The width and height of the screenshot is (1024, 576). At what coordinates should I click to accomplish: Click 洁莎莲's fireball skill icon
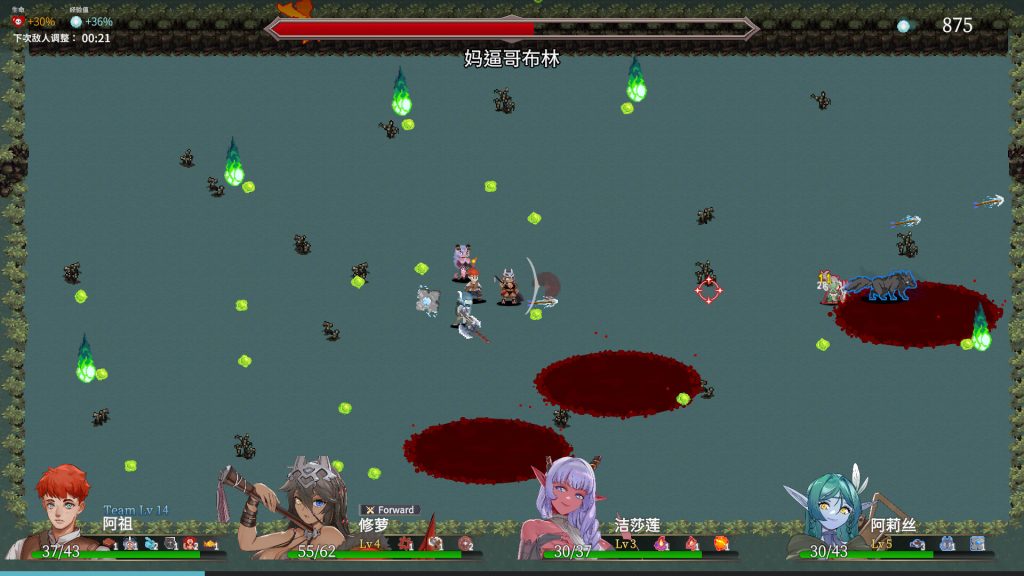(720, 544)
